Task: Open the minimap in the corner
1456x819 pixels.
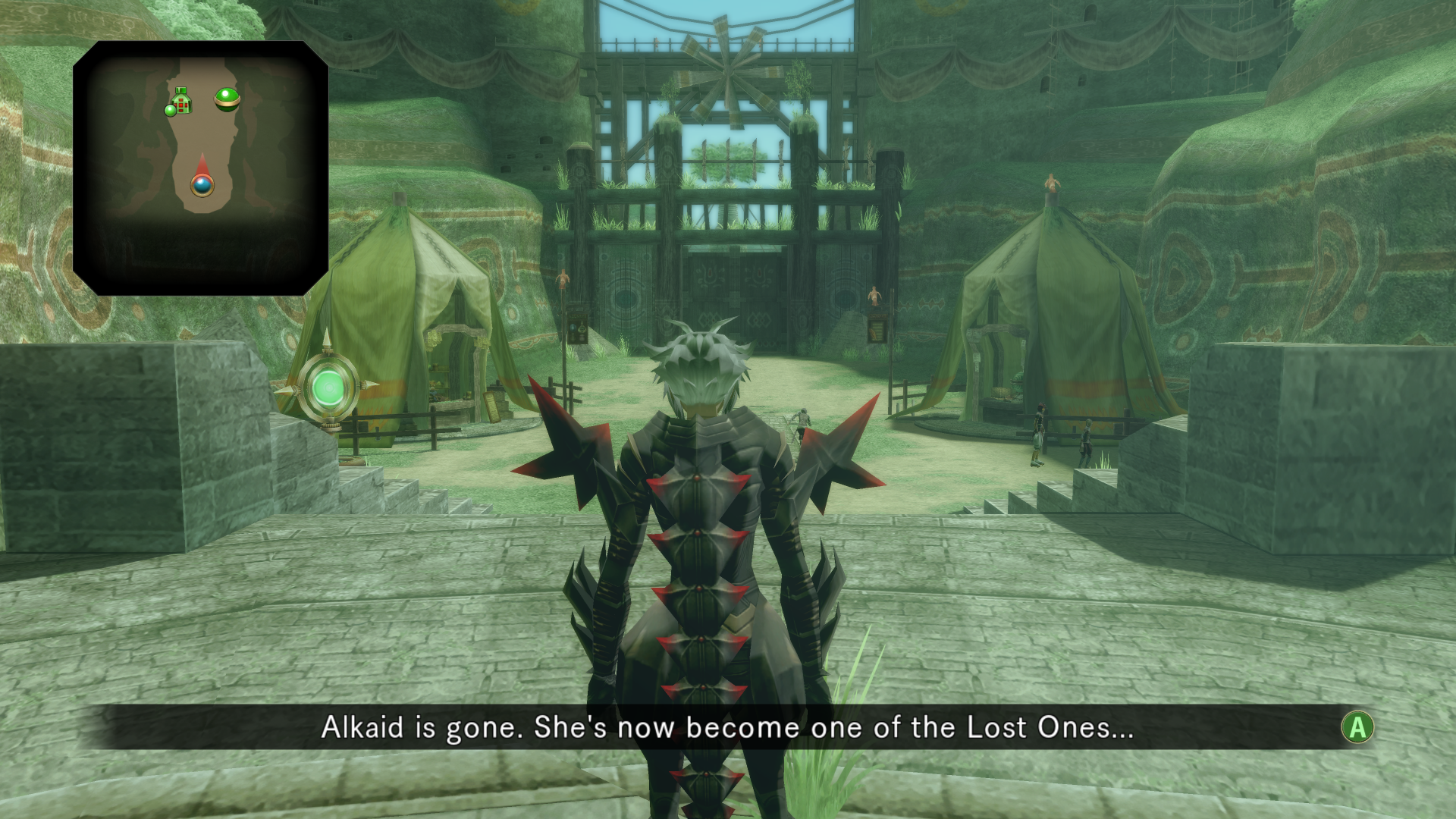Action: 200,168
